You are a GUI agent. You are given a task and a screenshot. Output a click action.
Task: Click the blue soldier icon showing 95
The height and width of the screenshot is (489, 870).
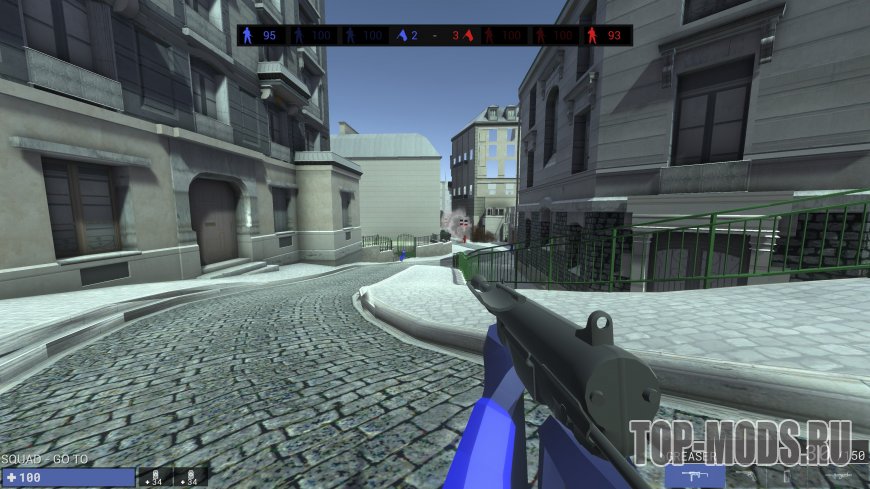click(x=250, y=35)
